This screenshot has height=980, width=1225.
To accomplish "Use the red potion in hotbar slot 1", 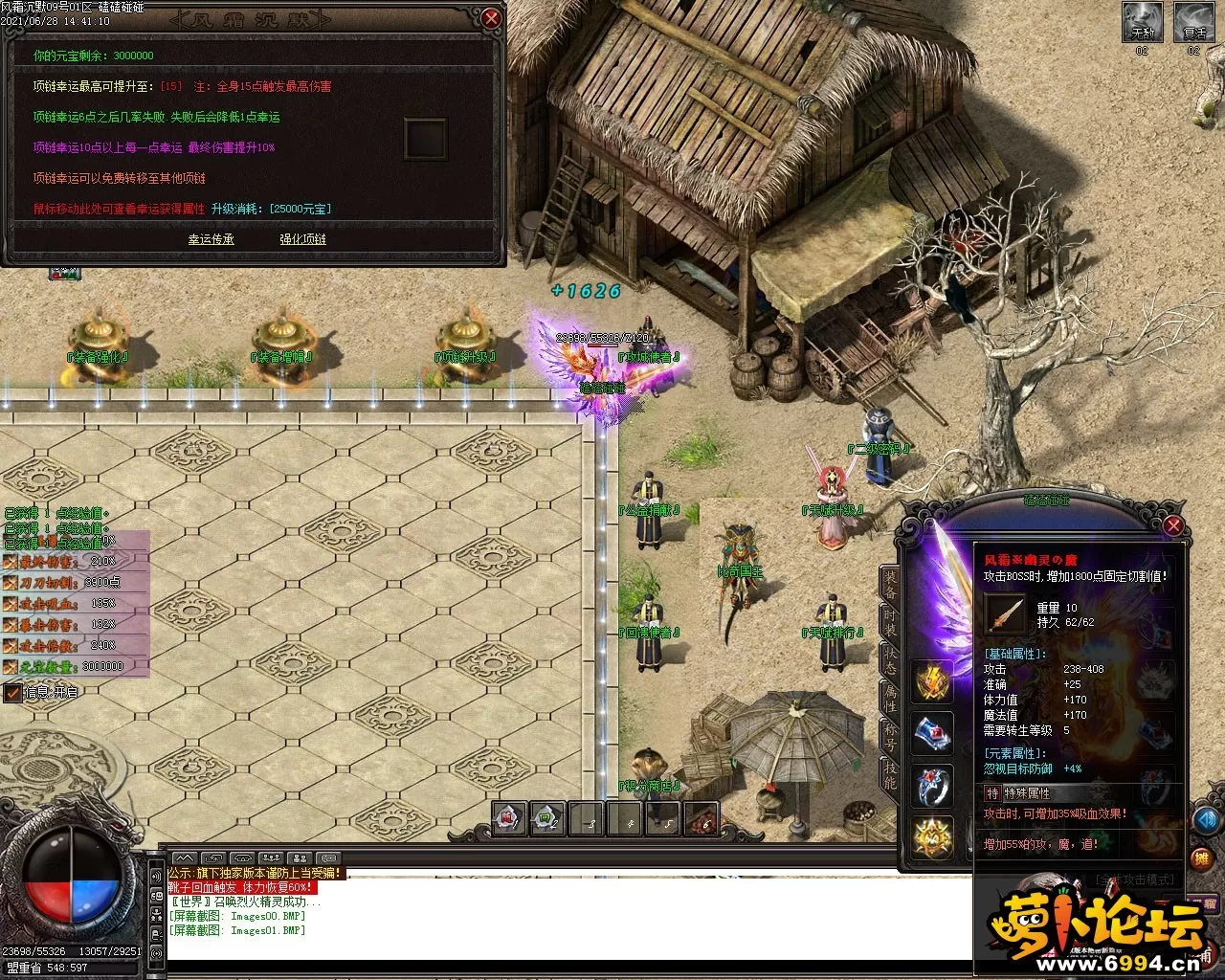I will (x=509, y=818).
